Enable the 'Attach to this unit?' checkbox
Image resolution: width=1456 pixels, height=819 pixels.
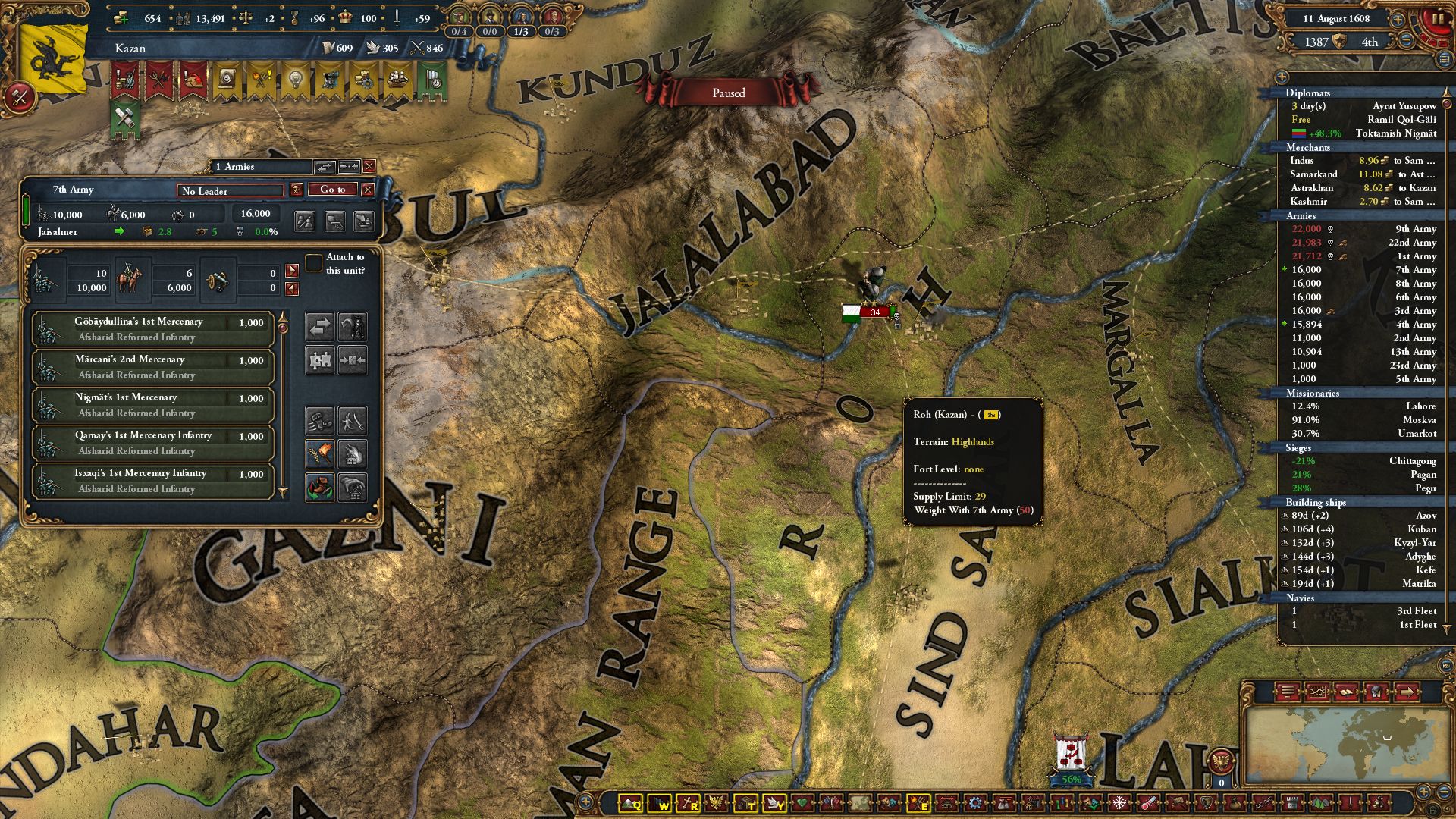313,262
